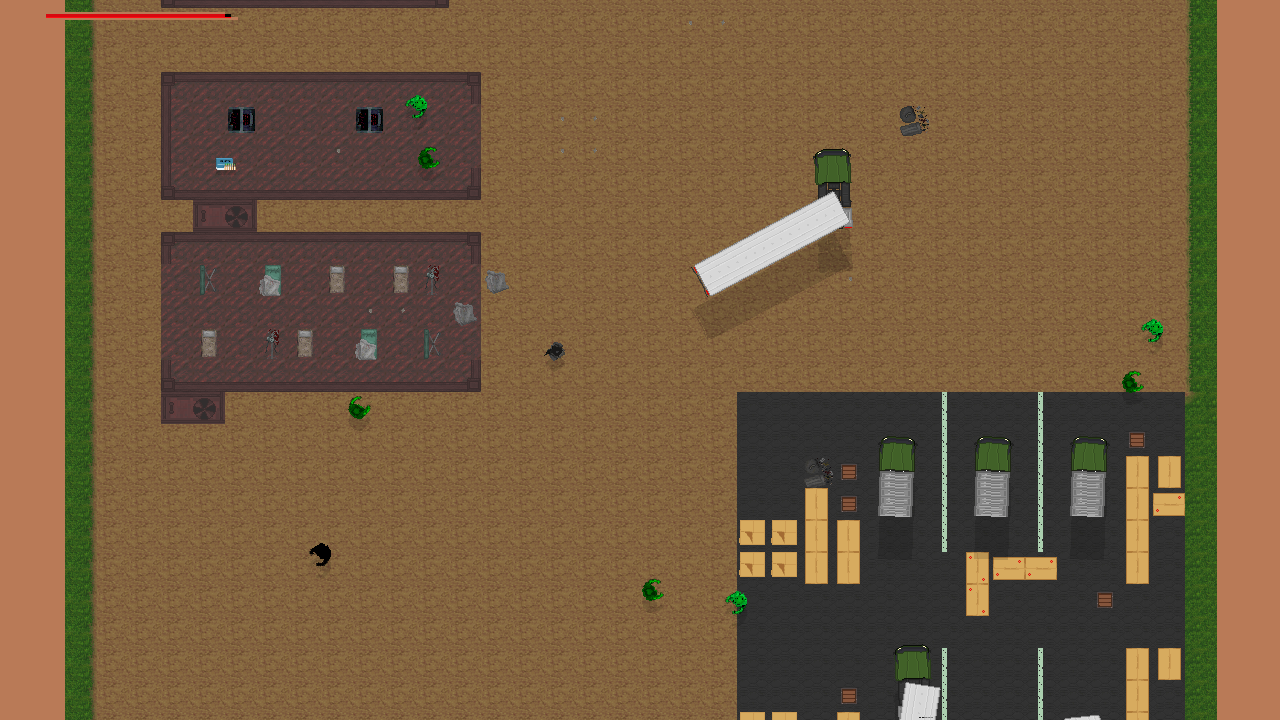Viewport: 1280px width, 720px height.
Task: Click the ceiling fan between the two buildings
Action: click(235, 216)
